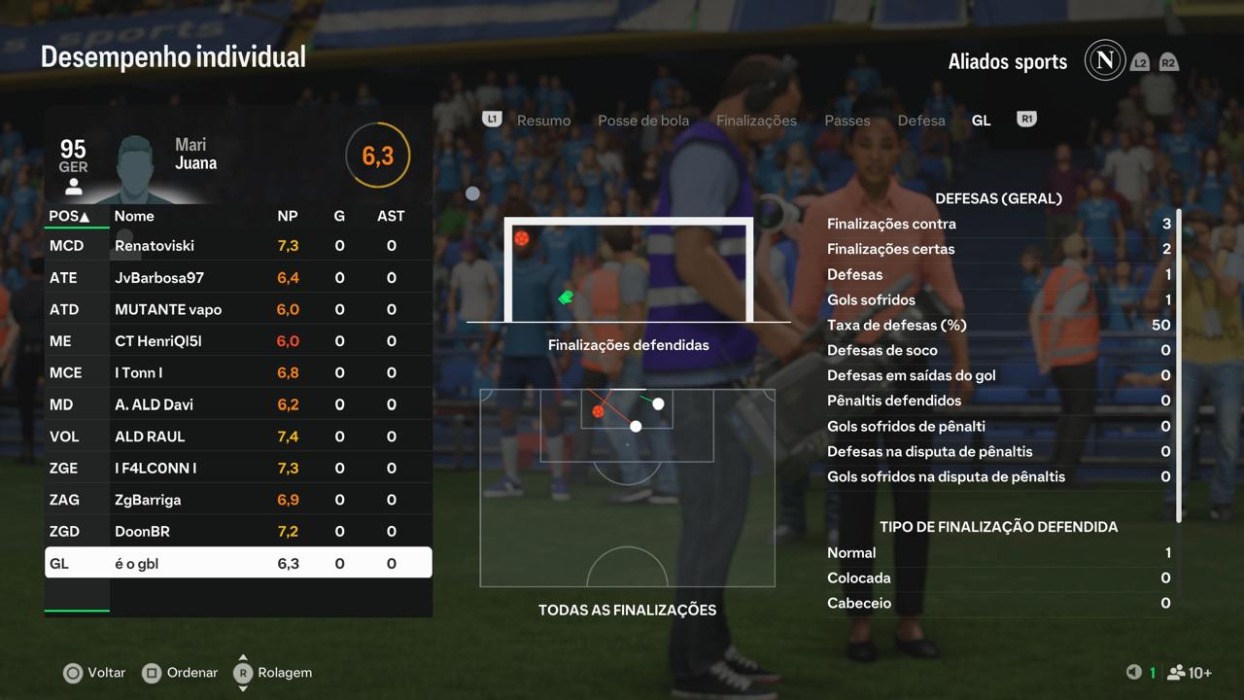The width and height of the screenshot is (1244, 700).
Task: Pick the CT HenriQI5I row
Action: (238, 341)
